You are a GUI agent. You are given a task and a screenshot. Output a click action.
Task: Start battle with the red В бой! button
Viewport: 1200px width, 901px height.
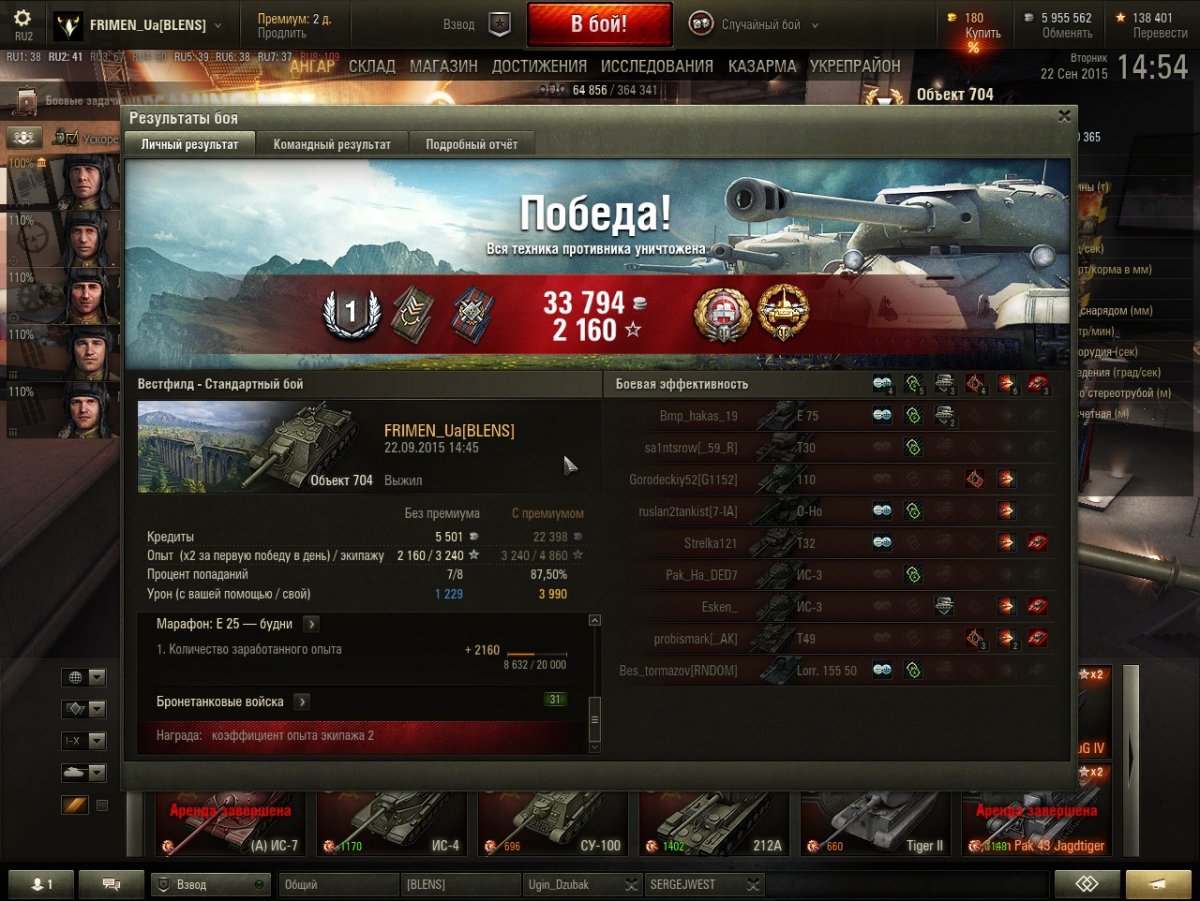coord(599,24)
